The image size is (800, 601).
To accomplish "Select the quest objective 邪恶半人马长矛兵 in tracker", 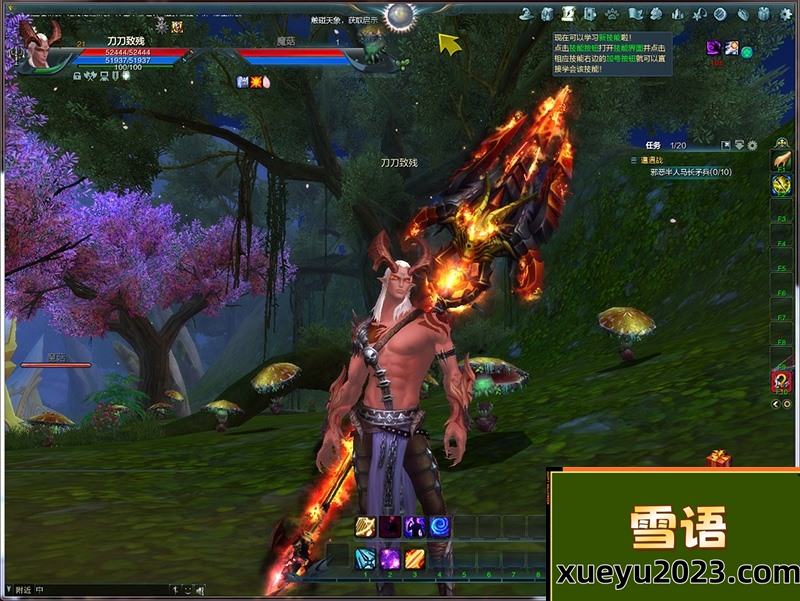I will point(691,172).
